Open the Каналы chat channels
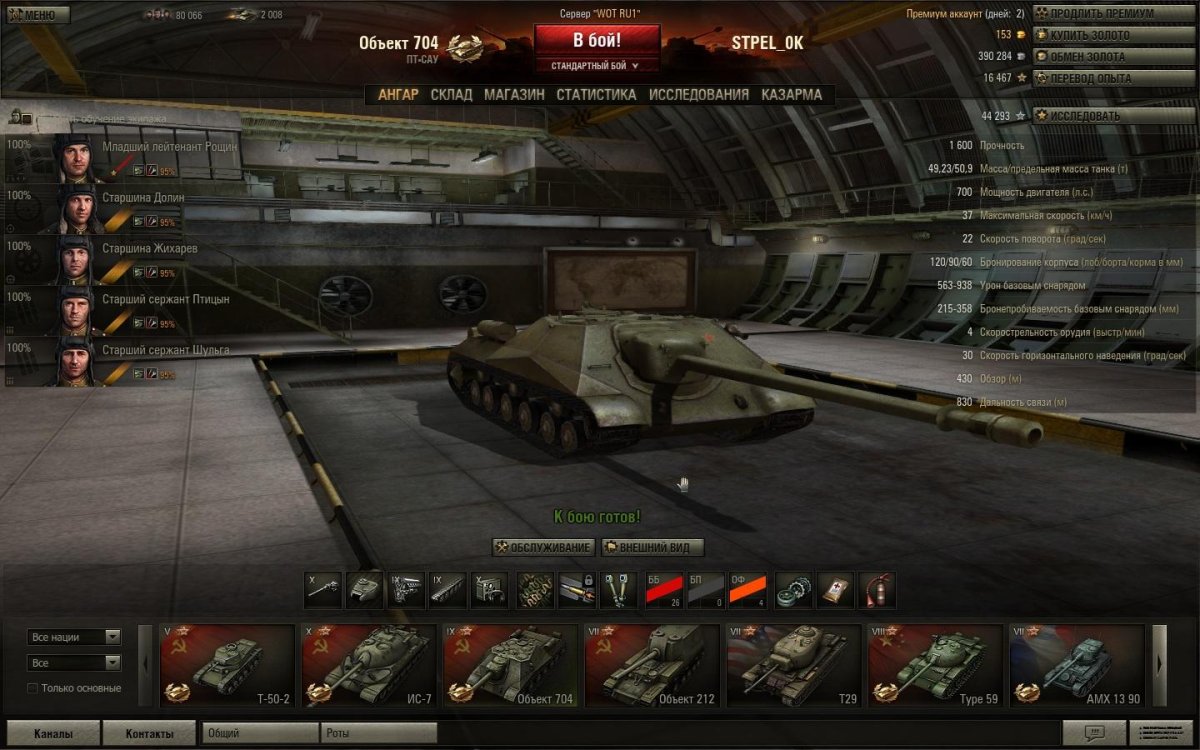This screenshot has width=1200, height=750. tap(53, 733)
